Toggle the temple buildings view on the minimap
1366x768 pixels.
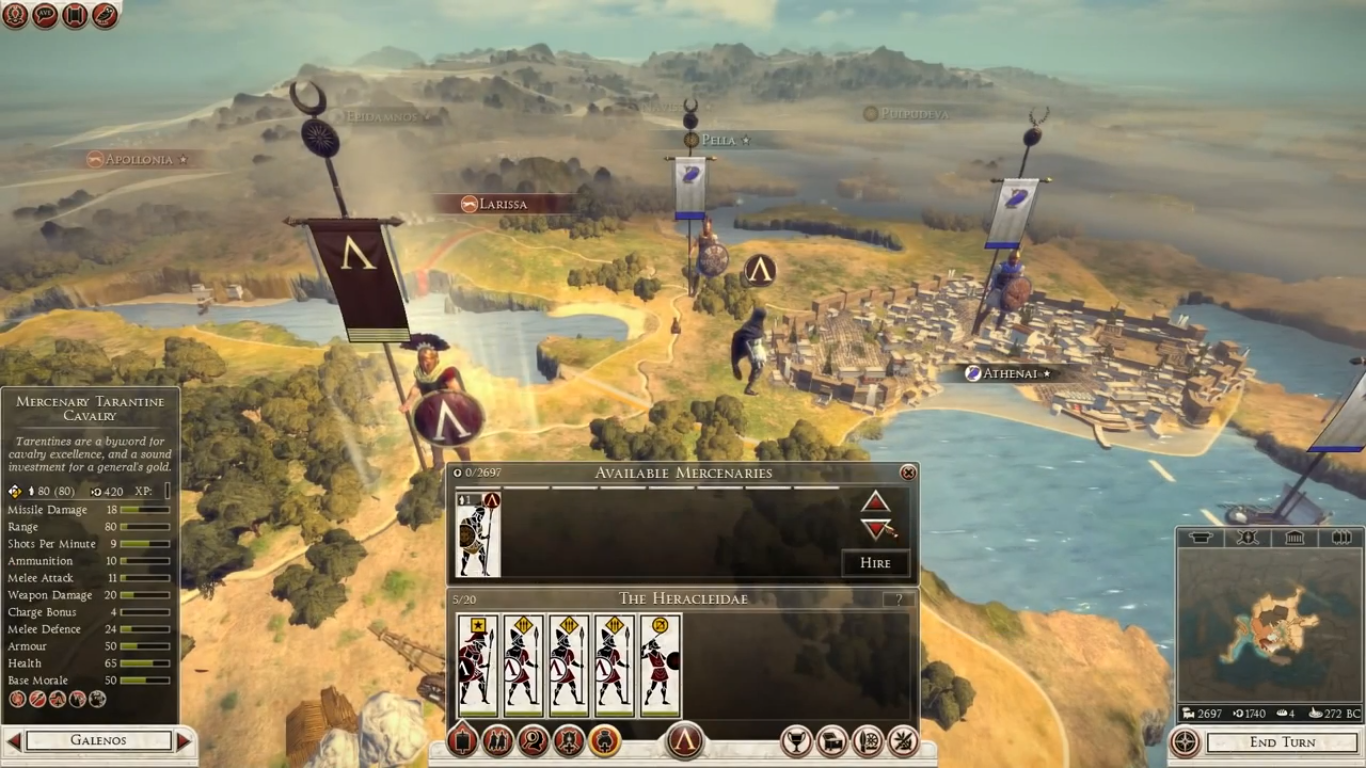(1294, 537)
